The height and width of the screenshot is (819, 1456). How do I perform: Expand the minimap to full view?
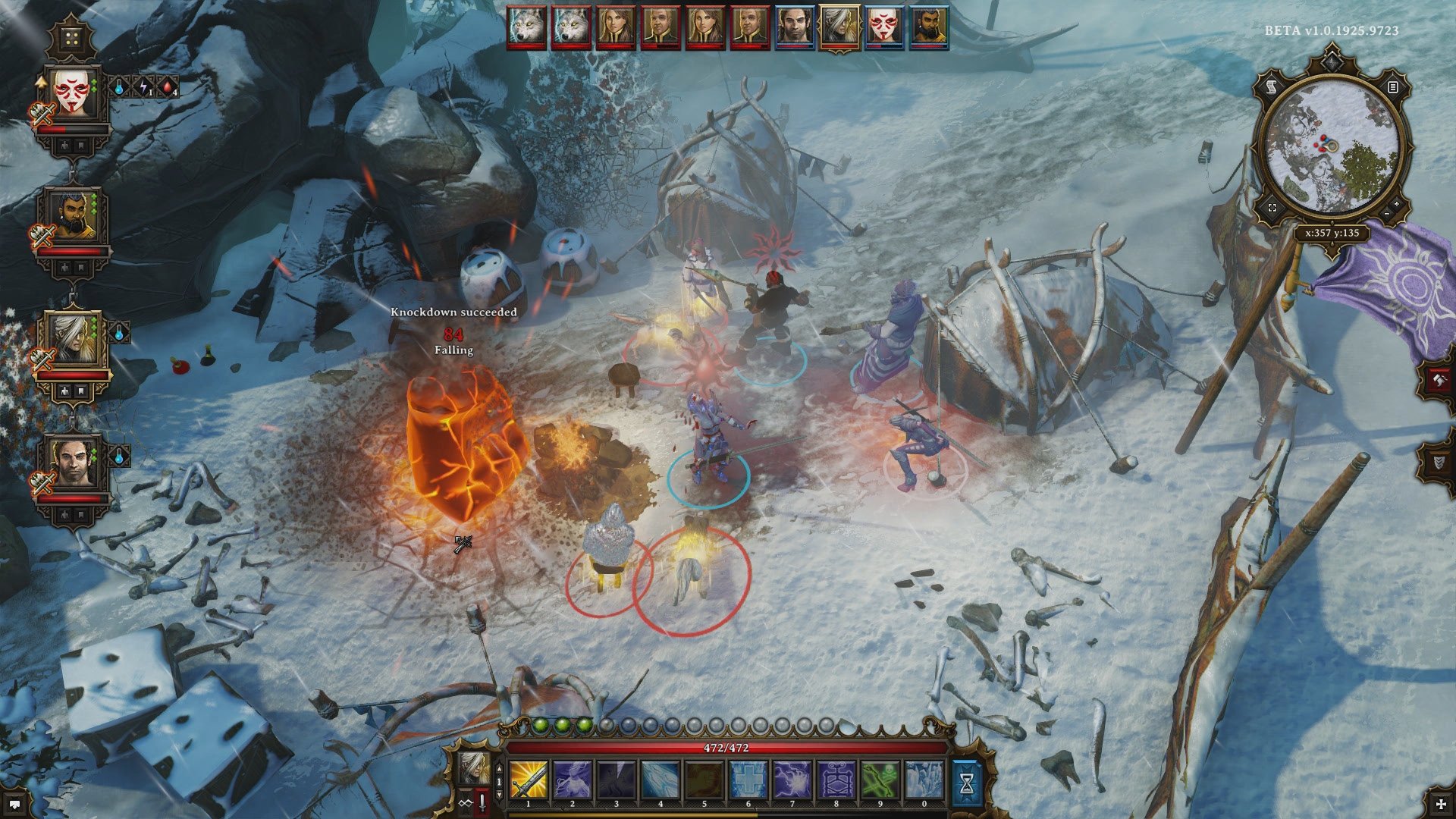(1272, 208)
